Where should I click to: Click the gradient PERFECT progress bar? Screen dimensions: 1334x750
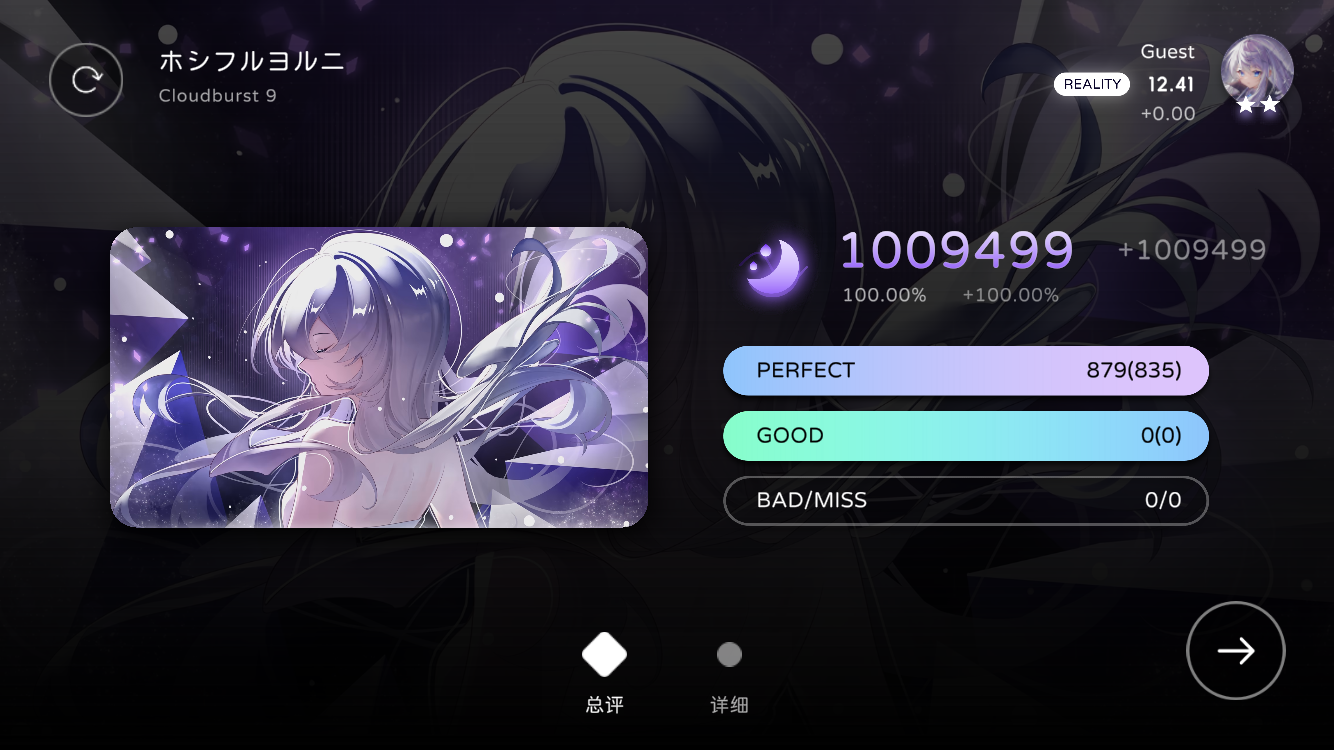point(966,370)
